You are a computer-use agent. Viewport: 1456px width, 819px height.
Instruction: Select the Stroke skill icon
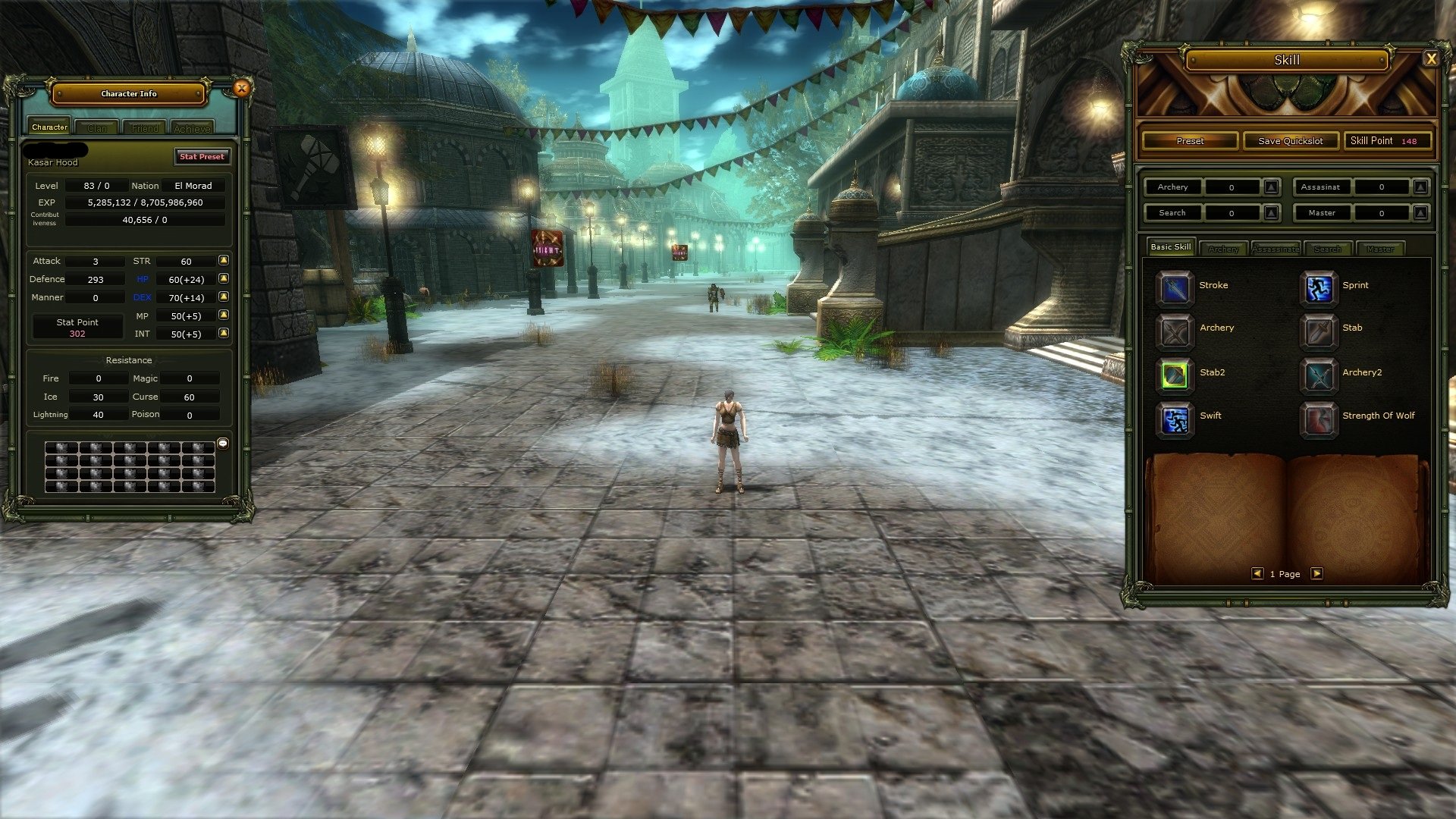click(x=1174, y=290)
